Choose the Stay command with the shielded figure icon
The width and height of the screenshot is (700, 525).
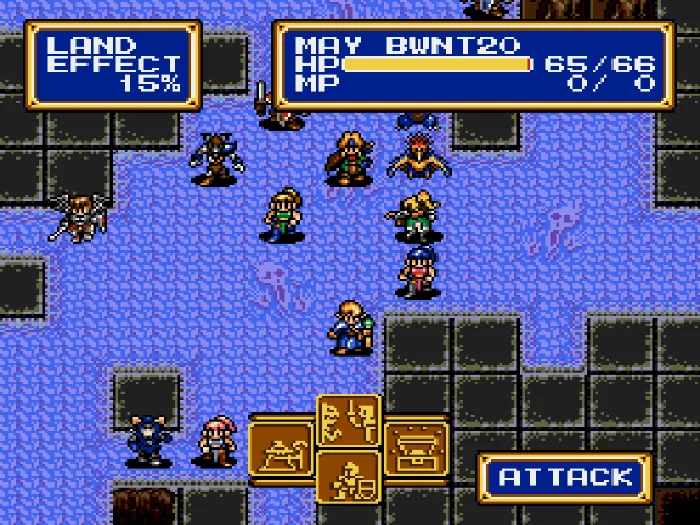tap(349, 477)
